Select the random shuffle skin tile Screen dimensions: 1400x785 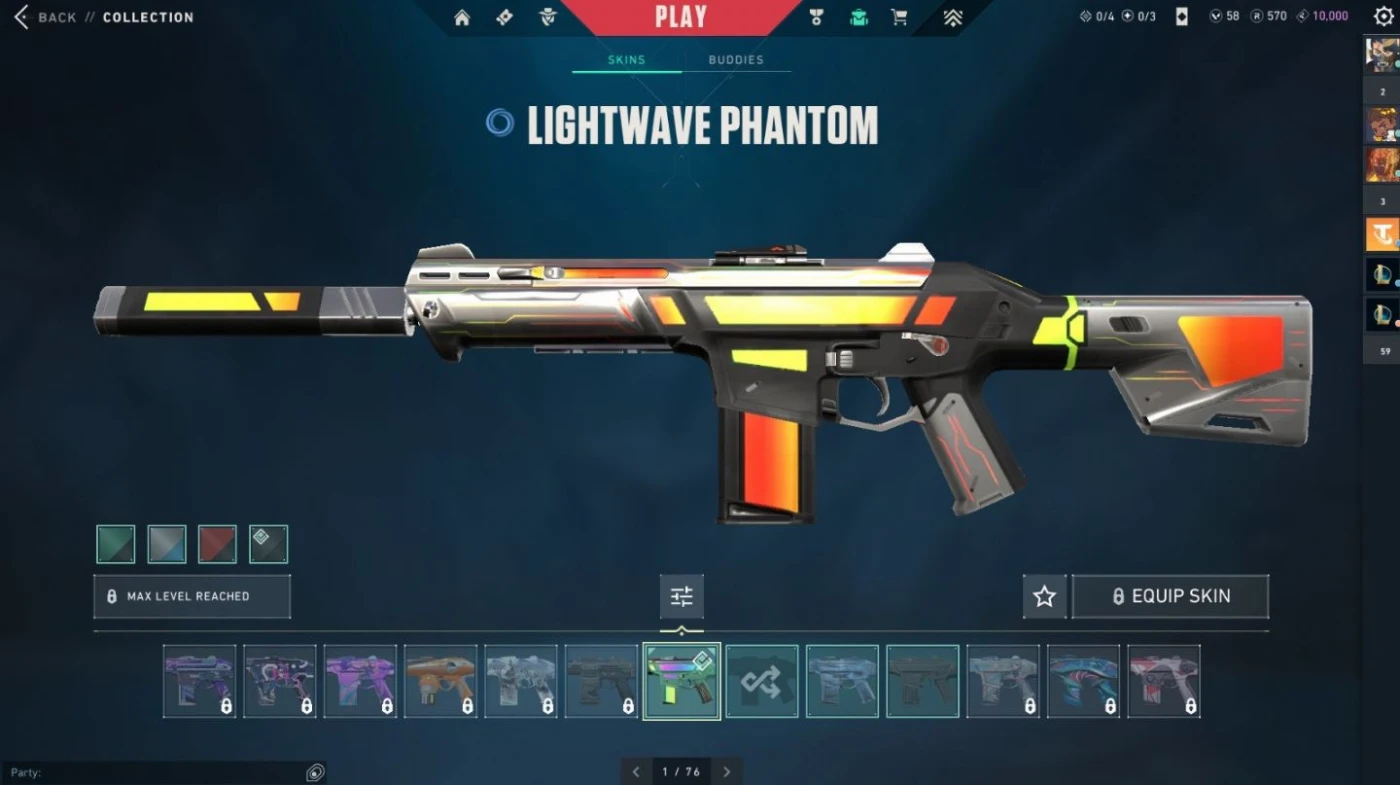(762, 681)
